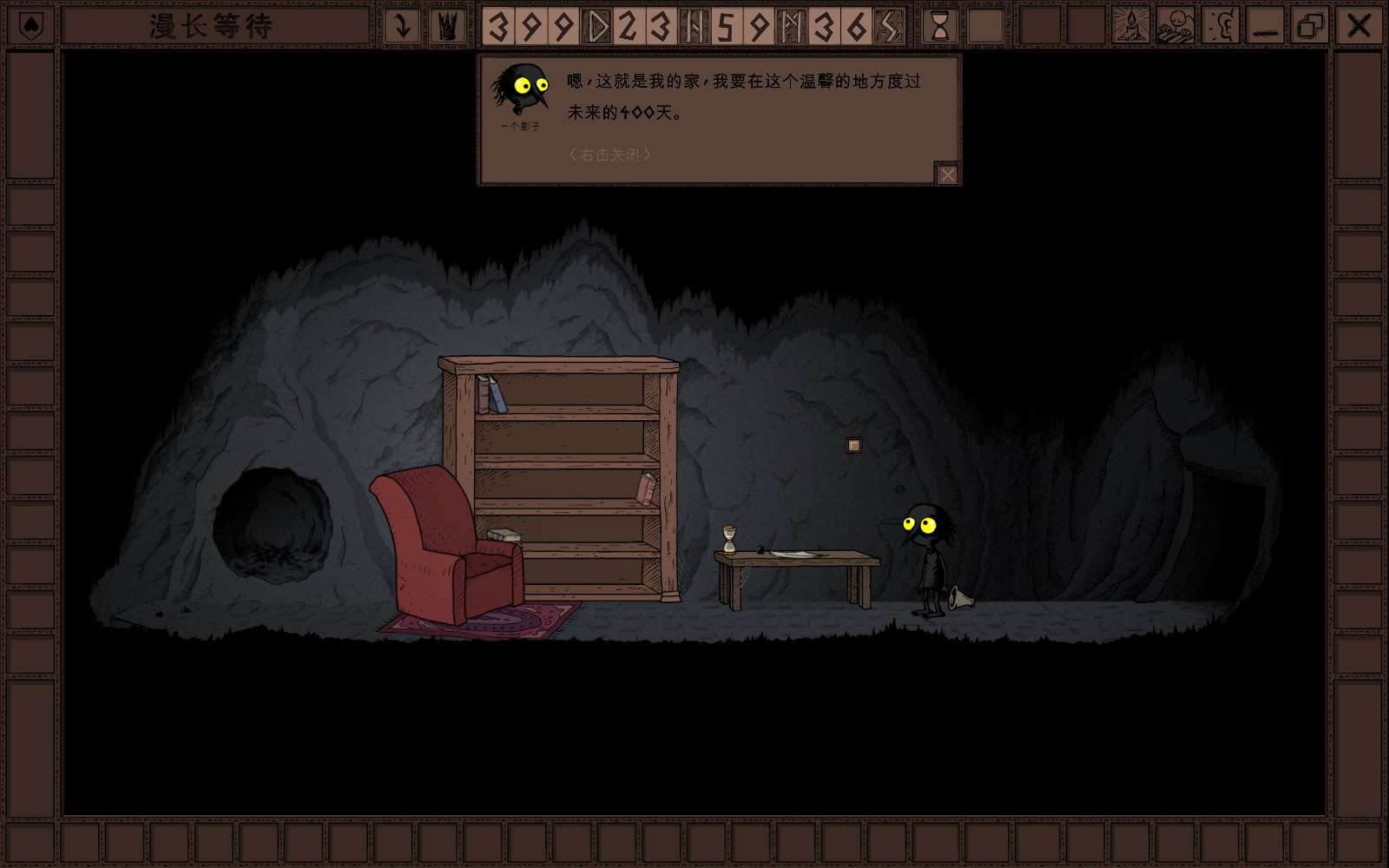
Task: Select the crown icon button
Action: 447,26
